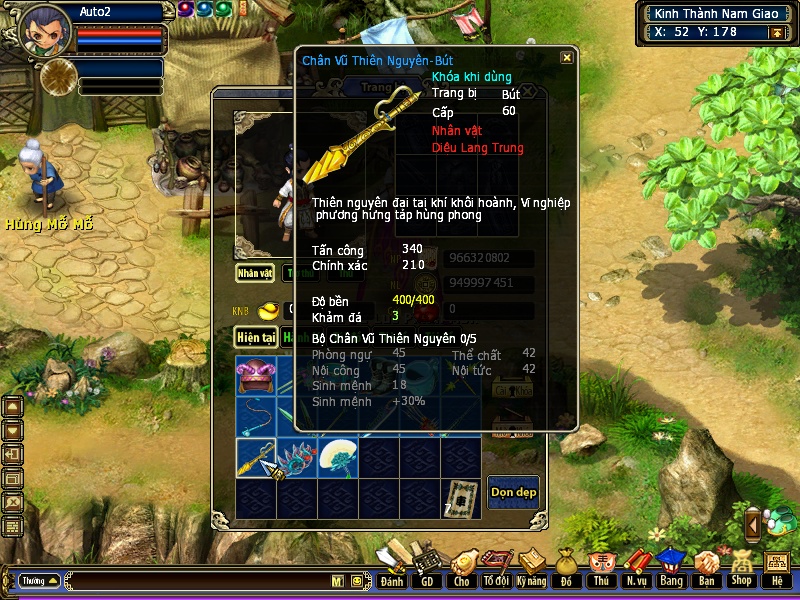800x600 pixels.
Task: Open the Hệ system menu
Action: pyautogui.click(x=776, y=568)
